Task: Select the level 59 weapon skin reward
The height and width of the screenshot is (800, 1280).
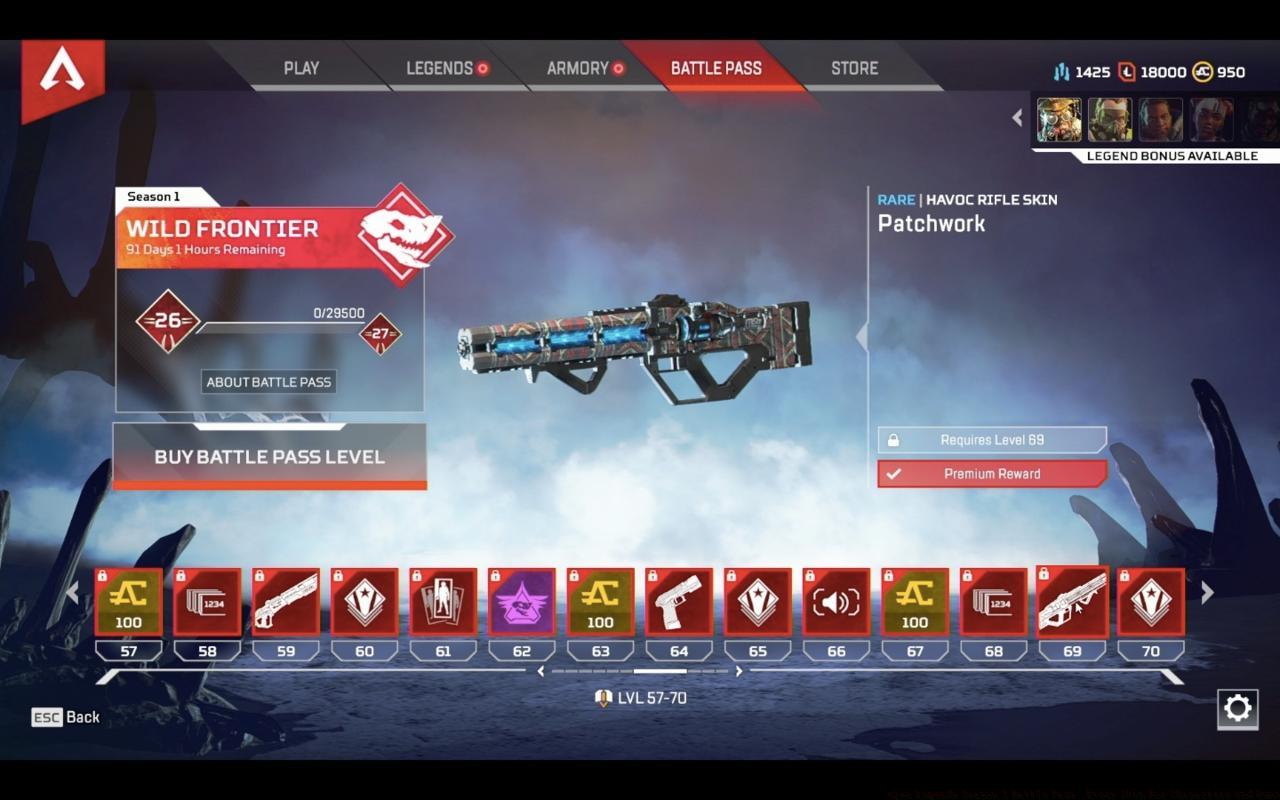Action: pos(286,602)
